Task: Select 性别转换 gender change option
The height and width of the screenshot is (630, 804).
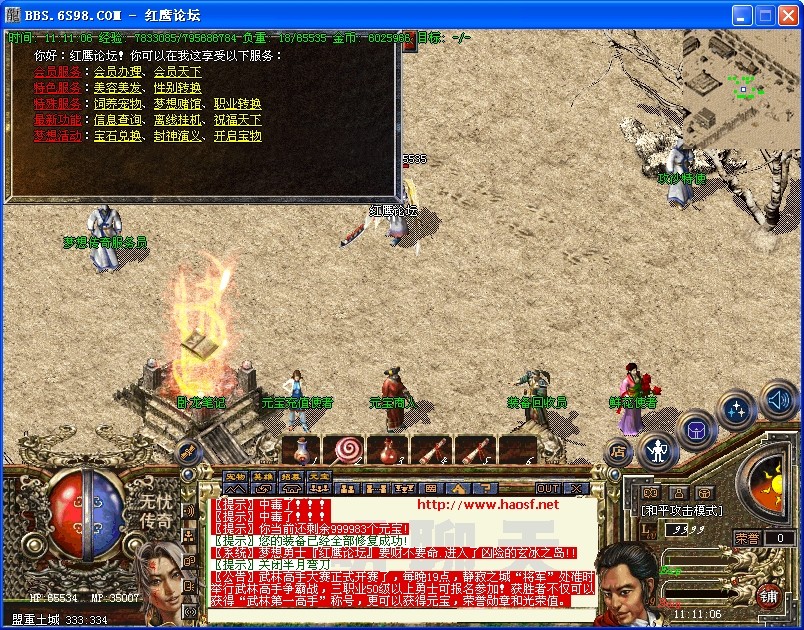Action: [177, 88]
